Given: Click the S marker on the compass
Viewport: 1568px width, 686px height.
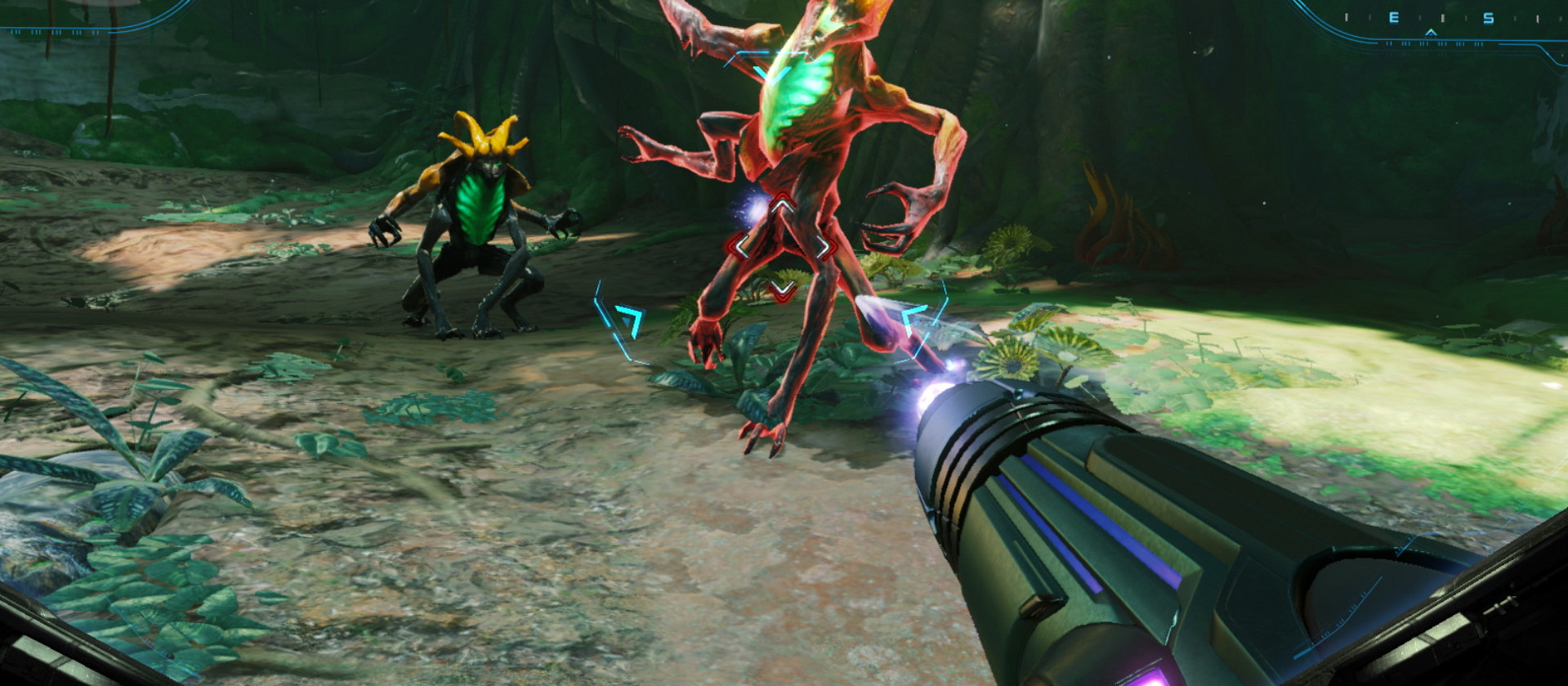Looking at the screenshot, I should pos(1490,19).
